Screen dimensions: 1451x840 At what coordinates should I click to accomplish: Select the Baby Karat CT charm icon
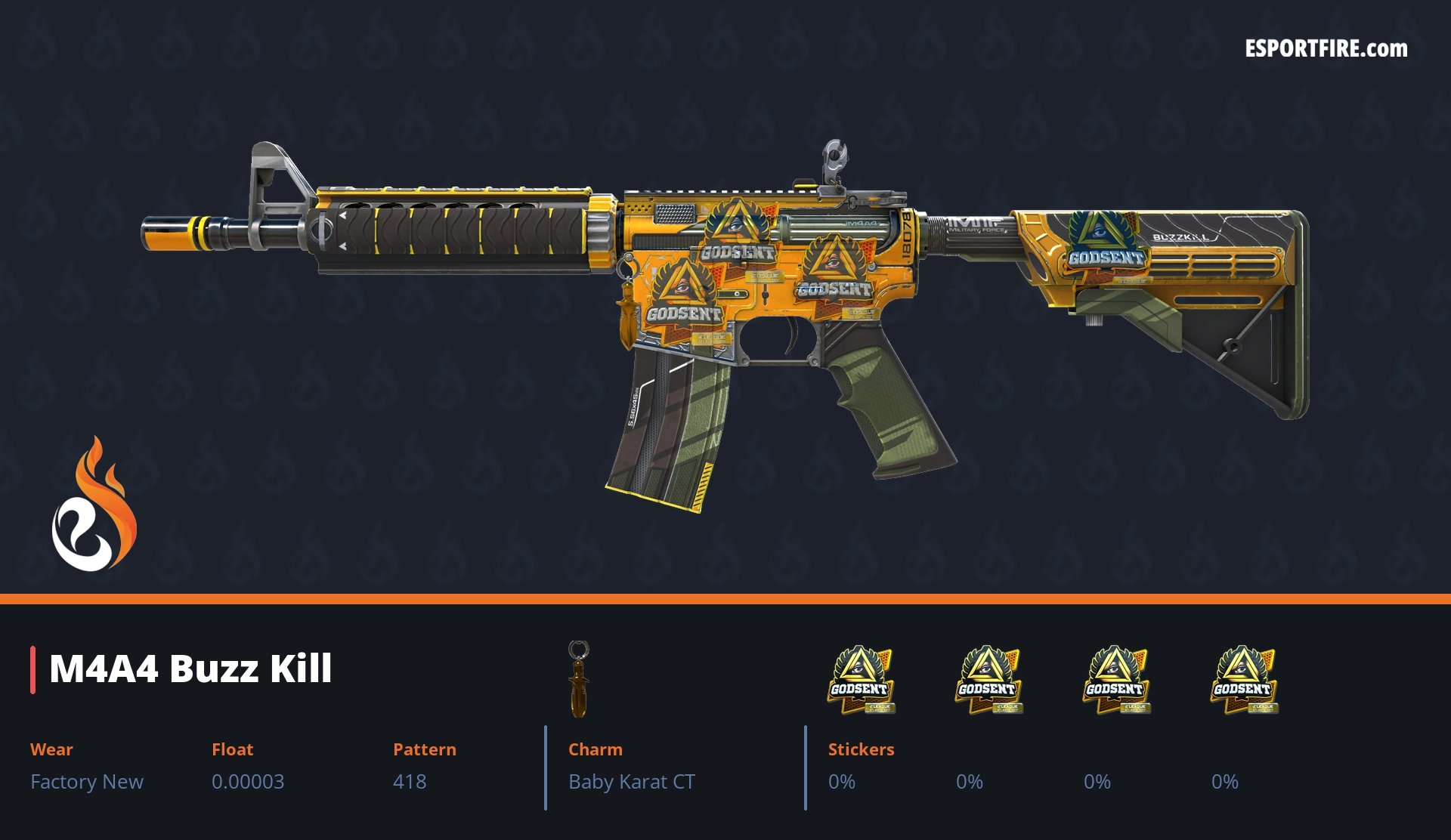[x=579, y=678]
